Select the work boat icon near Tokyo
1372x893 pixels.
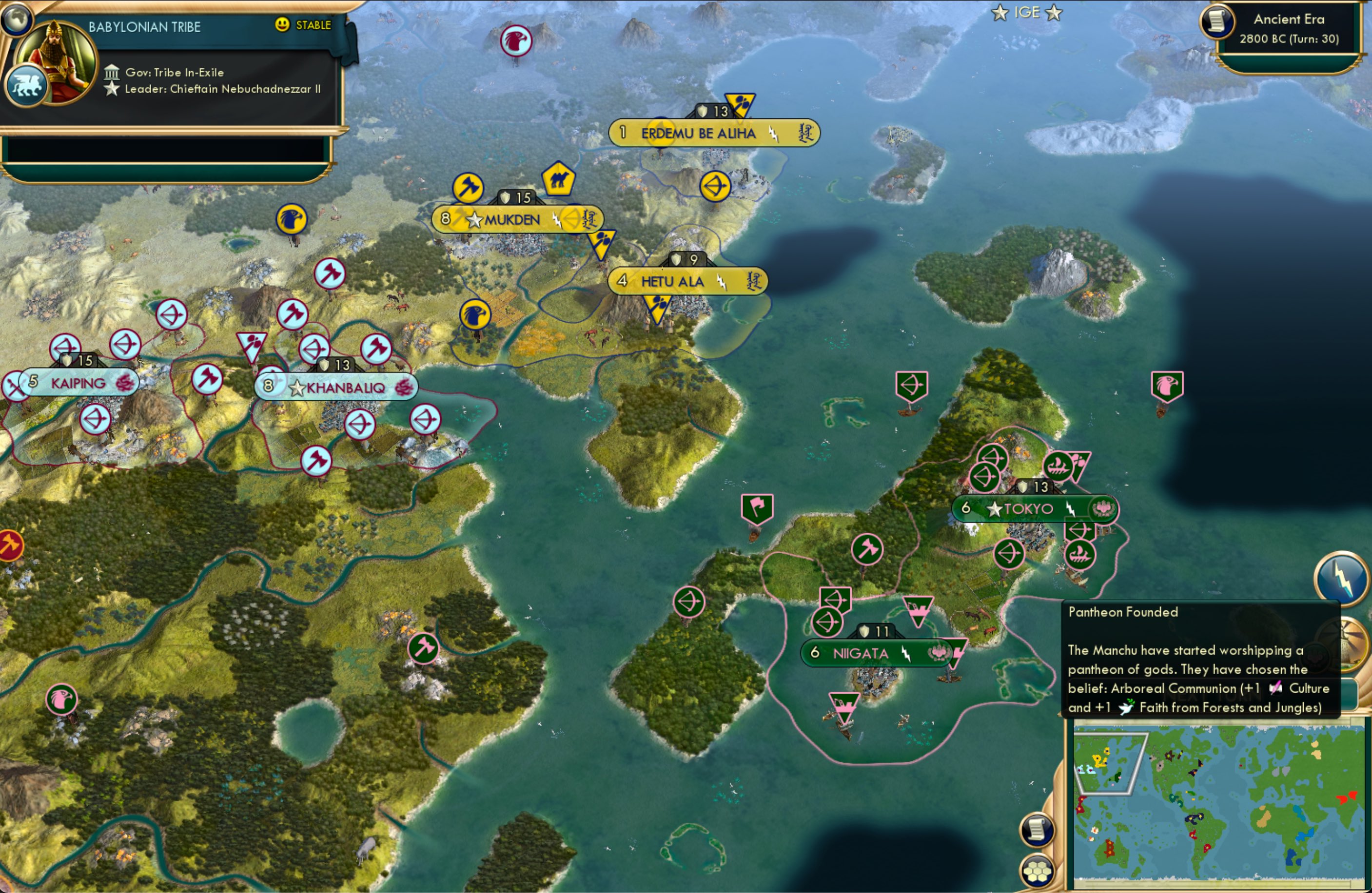(x=1080, y=555)
